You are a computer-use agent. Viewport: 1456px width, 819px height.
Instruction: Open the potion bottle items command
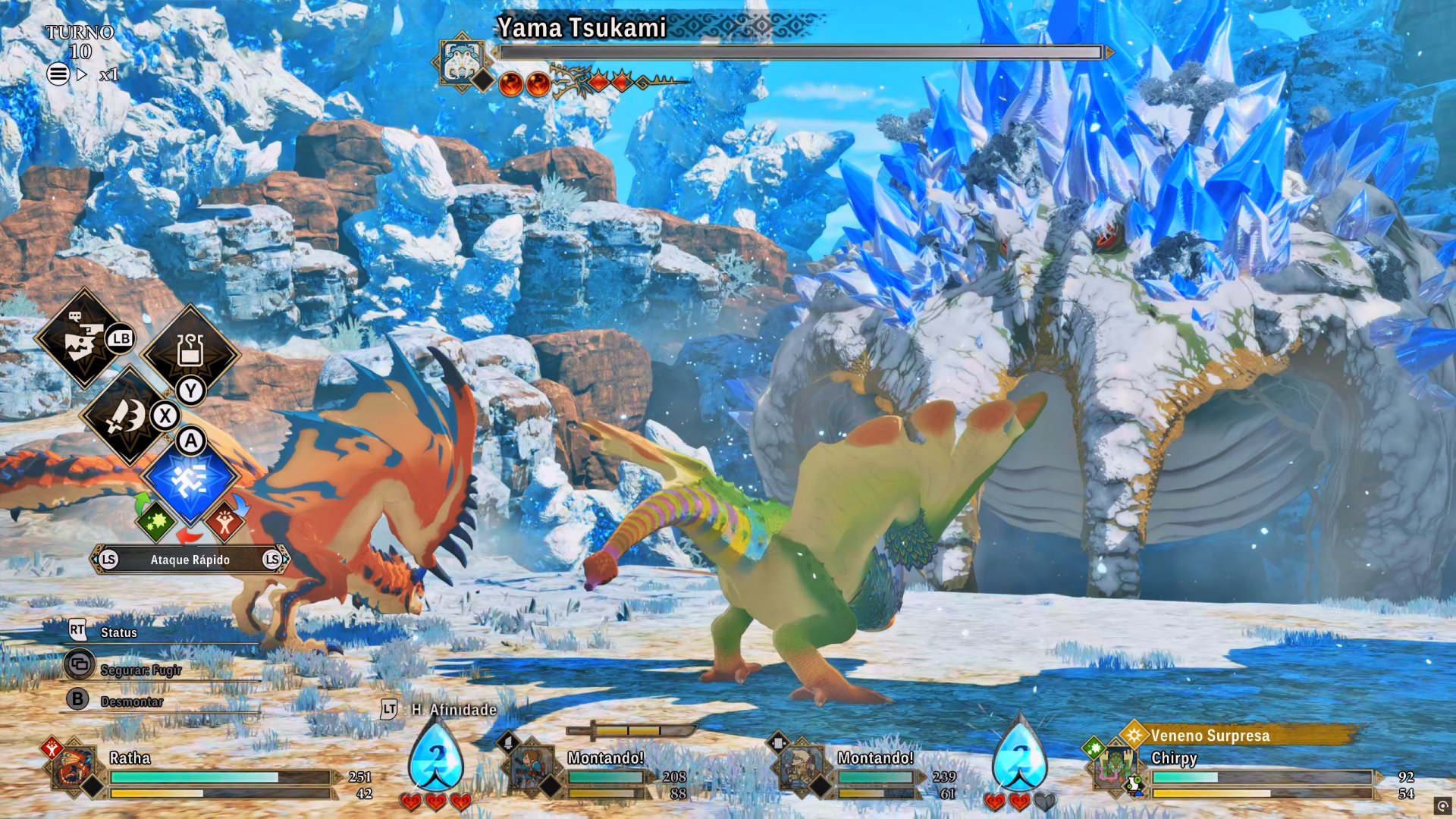coord(190,350)
